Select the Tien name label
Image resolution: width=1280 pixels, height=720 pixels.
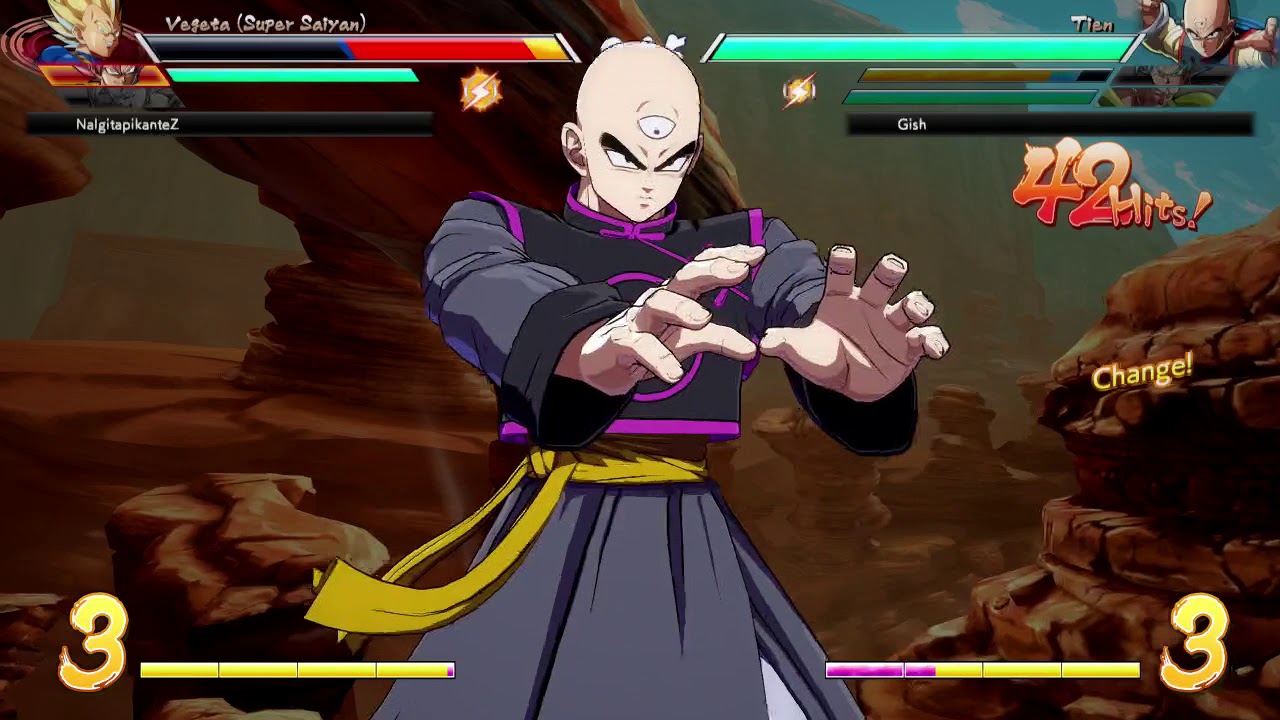[1093, 25]
